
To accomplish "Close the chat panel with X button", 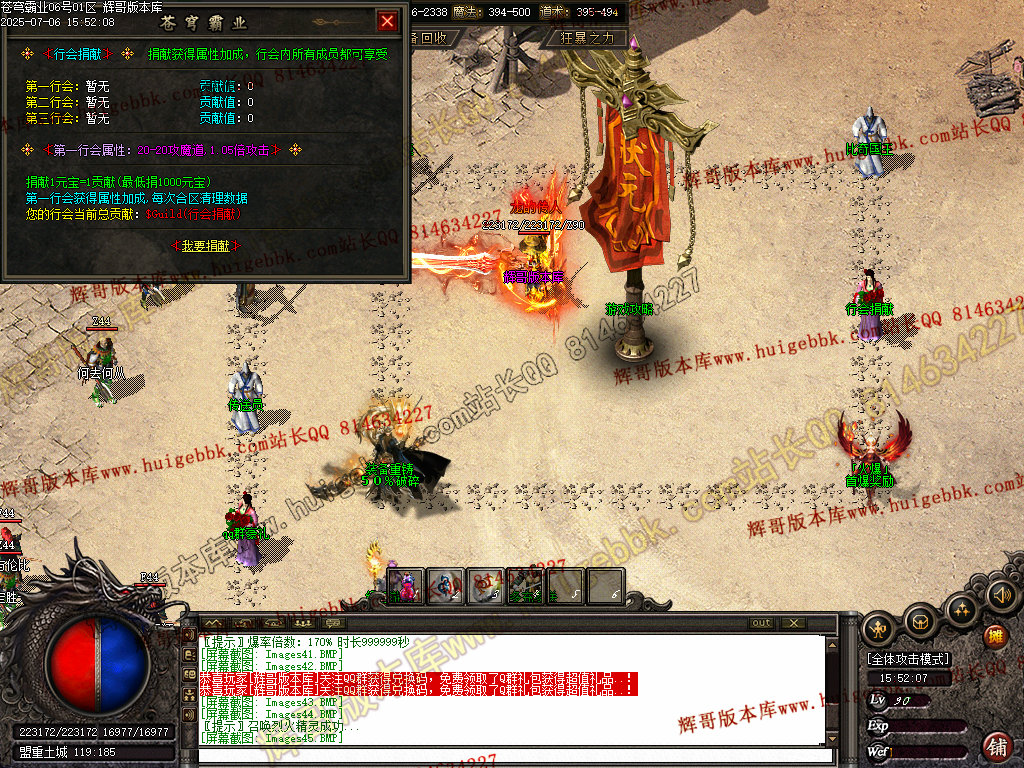I will [794, 623].
